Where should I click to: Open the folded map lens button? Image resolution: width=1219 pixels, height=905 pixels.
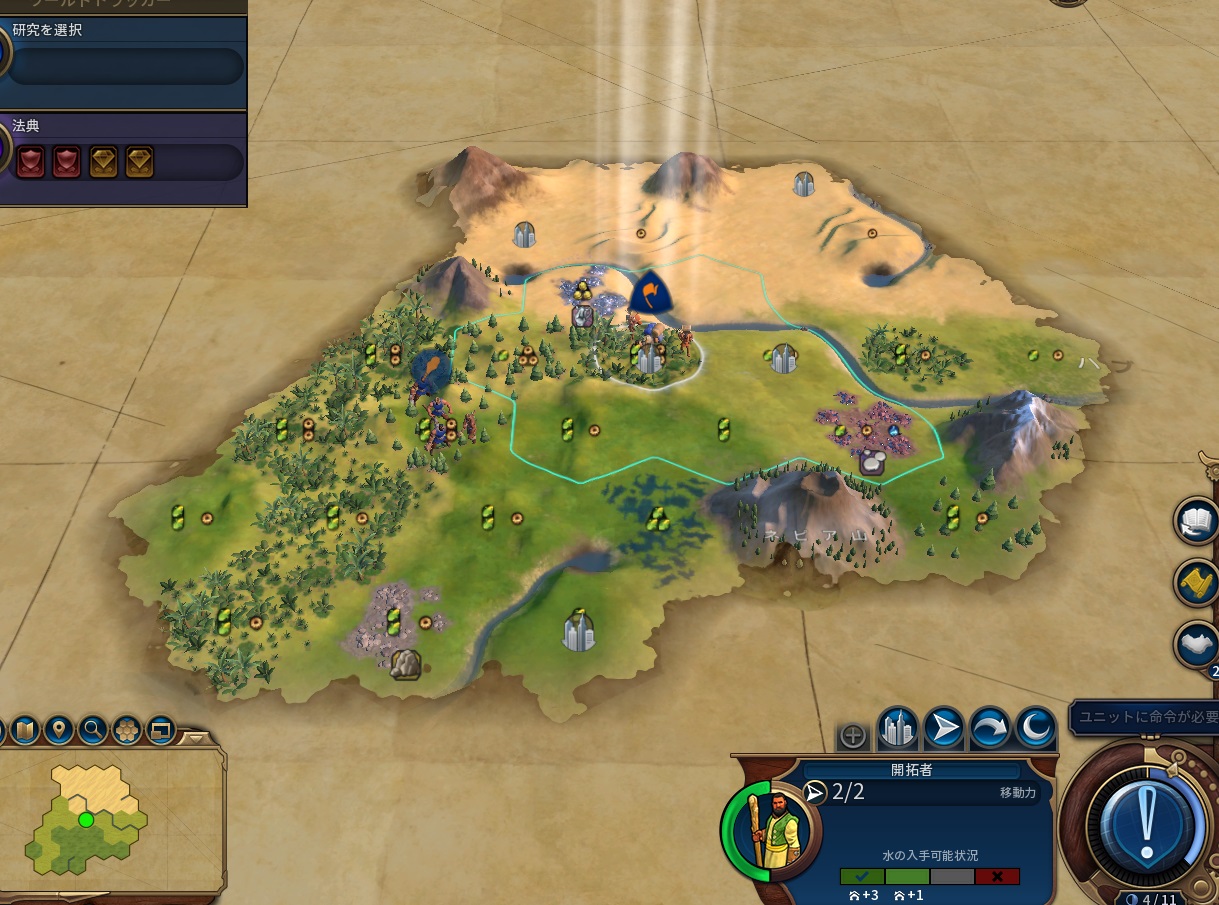tap(24, 730)
